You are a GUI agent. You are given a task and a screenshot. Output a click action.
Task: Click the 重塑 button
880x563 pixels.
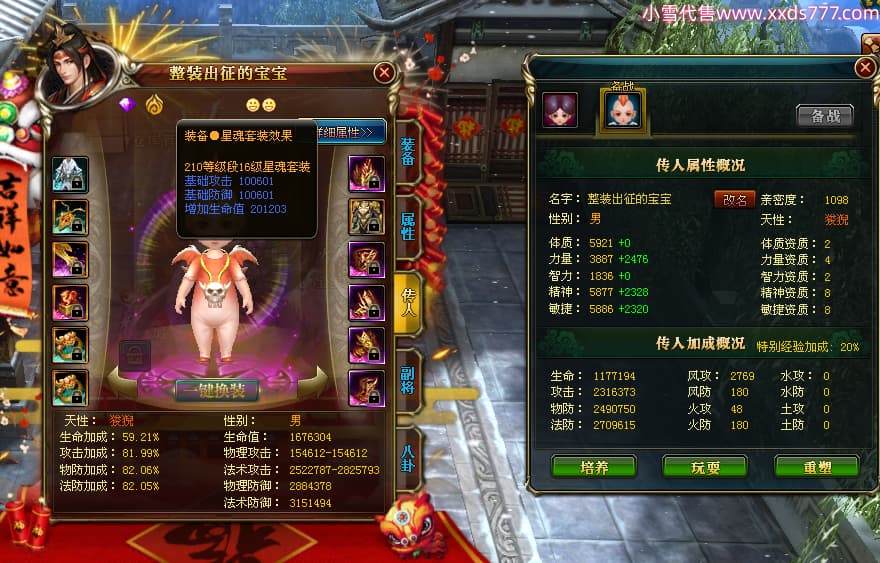816,467
